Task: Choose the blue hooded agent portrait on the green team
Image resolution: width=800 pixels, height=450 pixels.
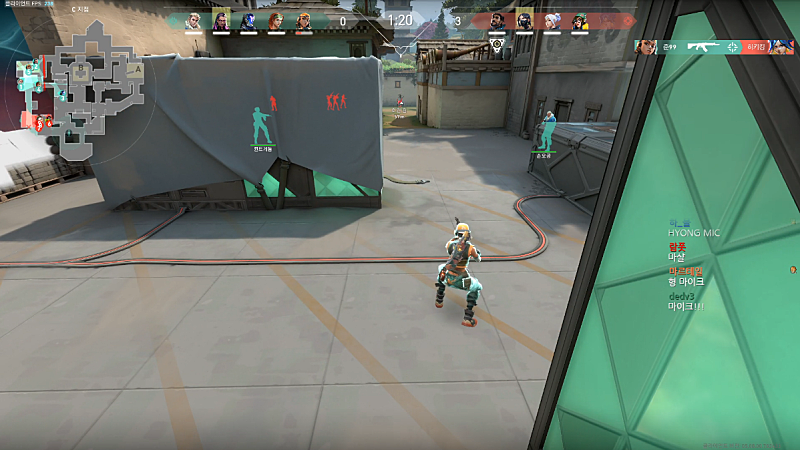Action: 248,20
